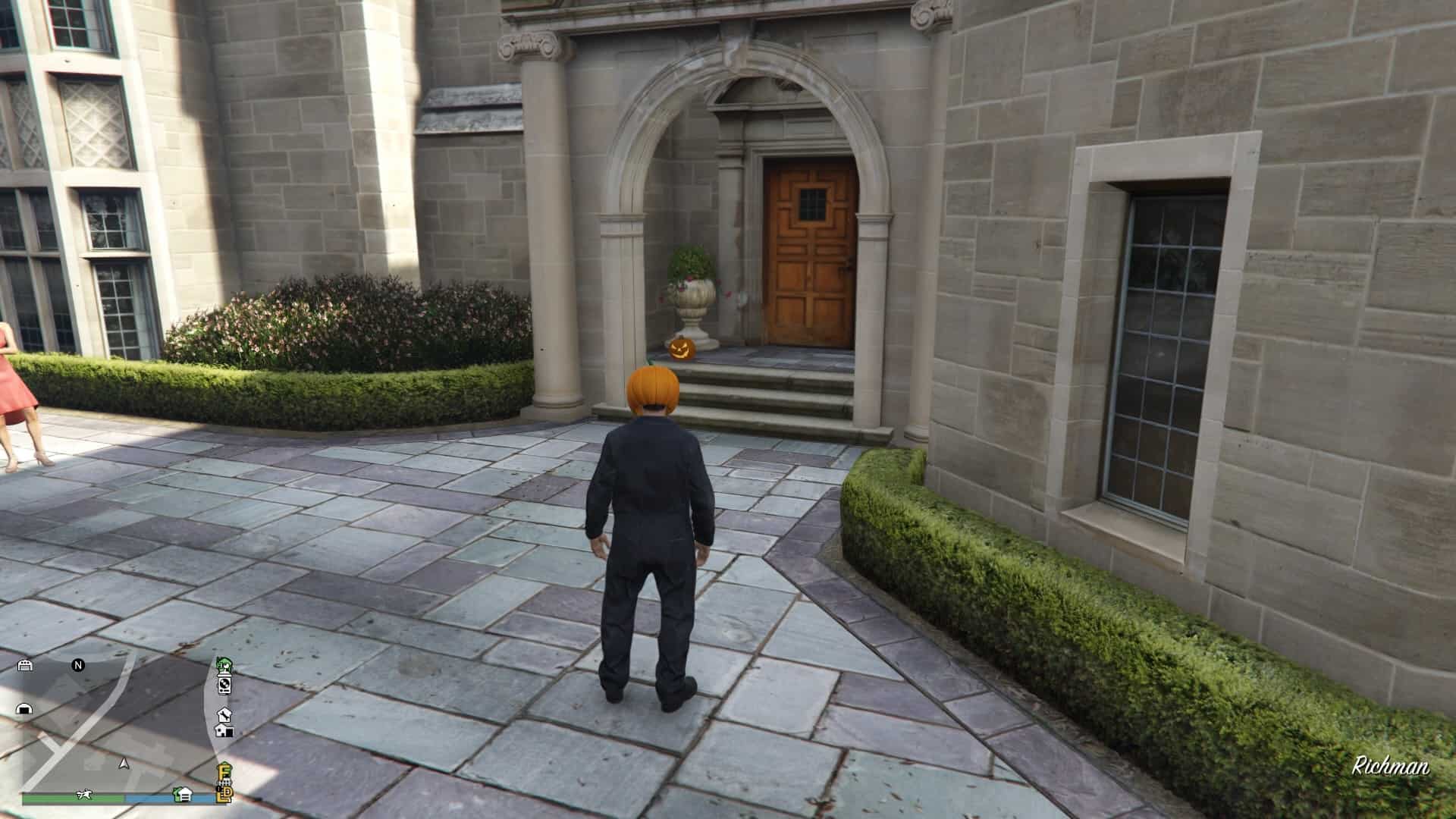This screenshot has height=819, width=1456.
Task: Click the running character stamina icon
Action: (84, 795)
